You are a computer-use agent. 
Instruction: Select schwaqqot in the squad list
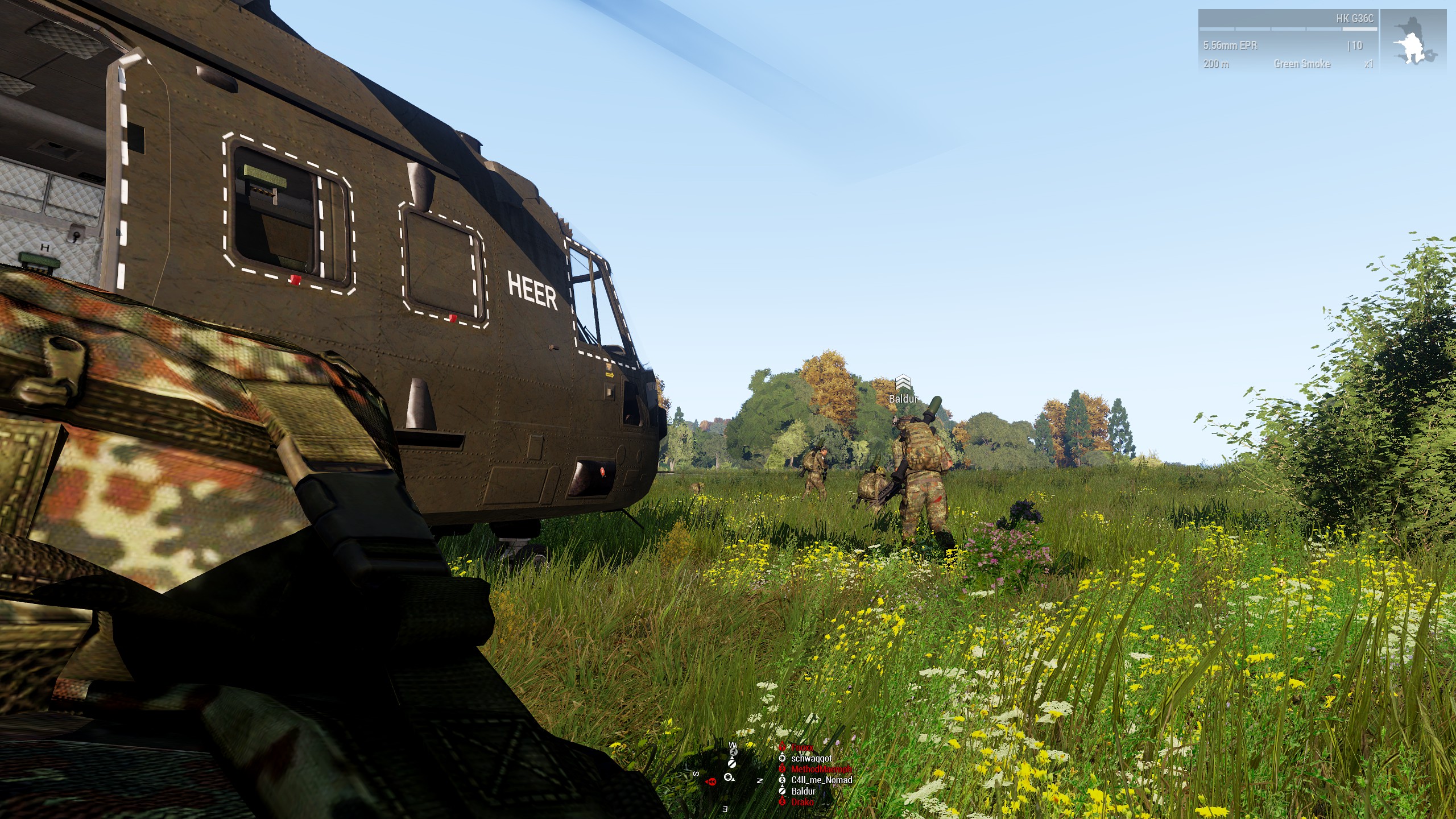811,758
